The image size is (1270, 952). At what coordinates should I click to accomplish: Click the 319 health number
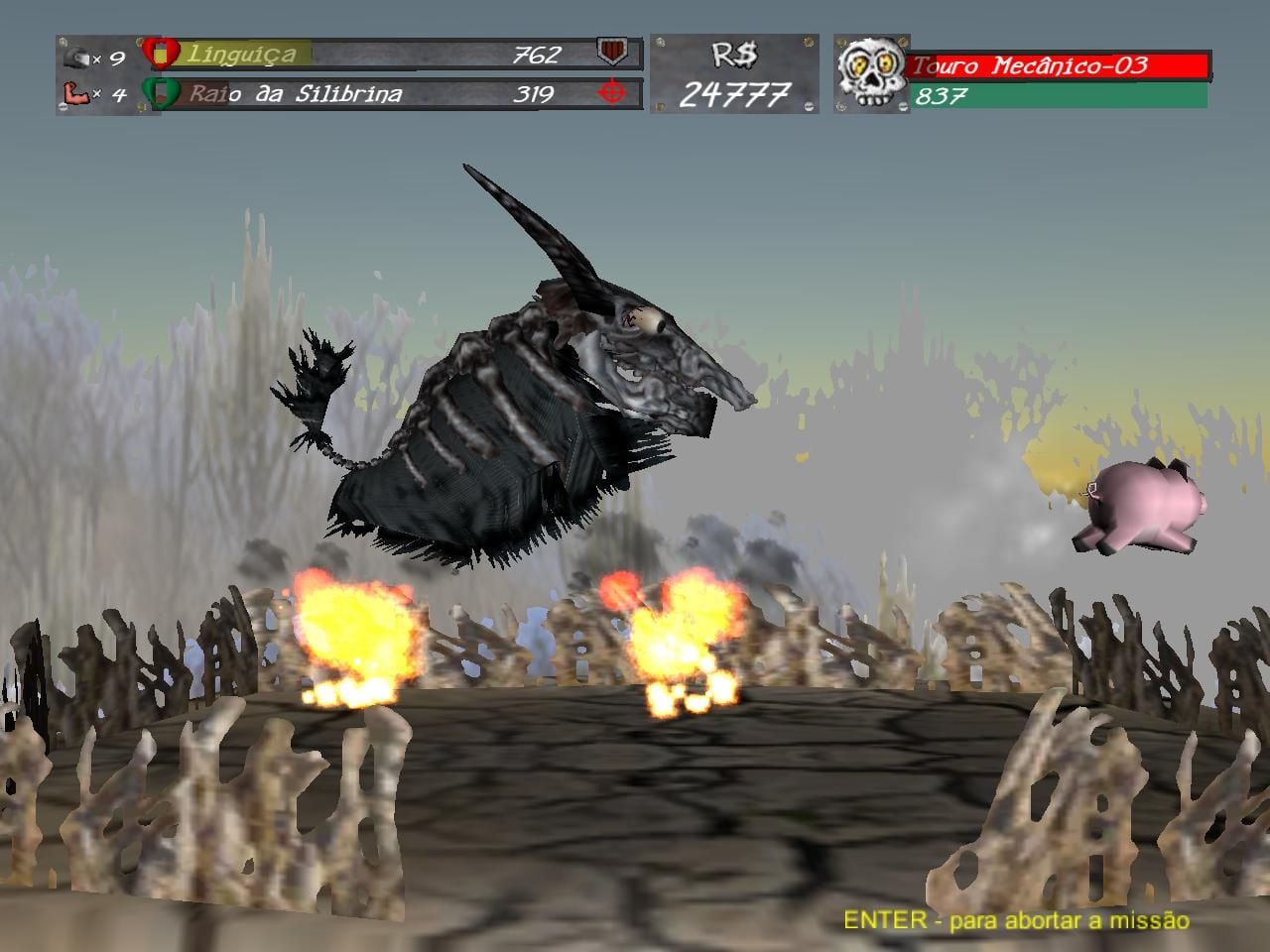[534, 92]
